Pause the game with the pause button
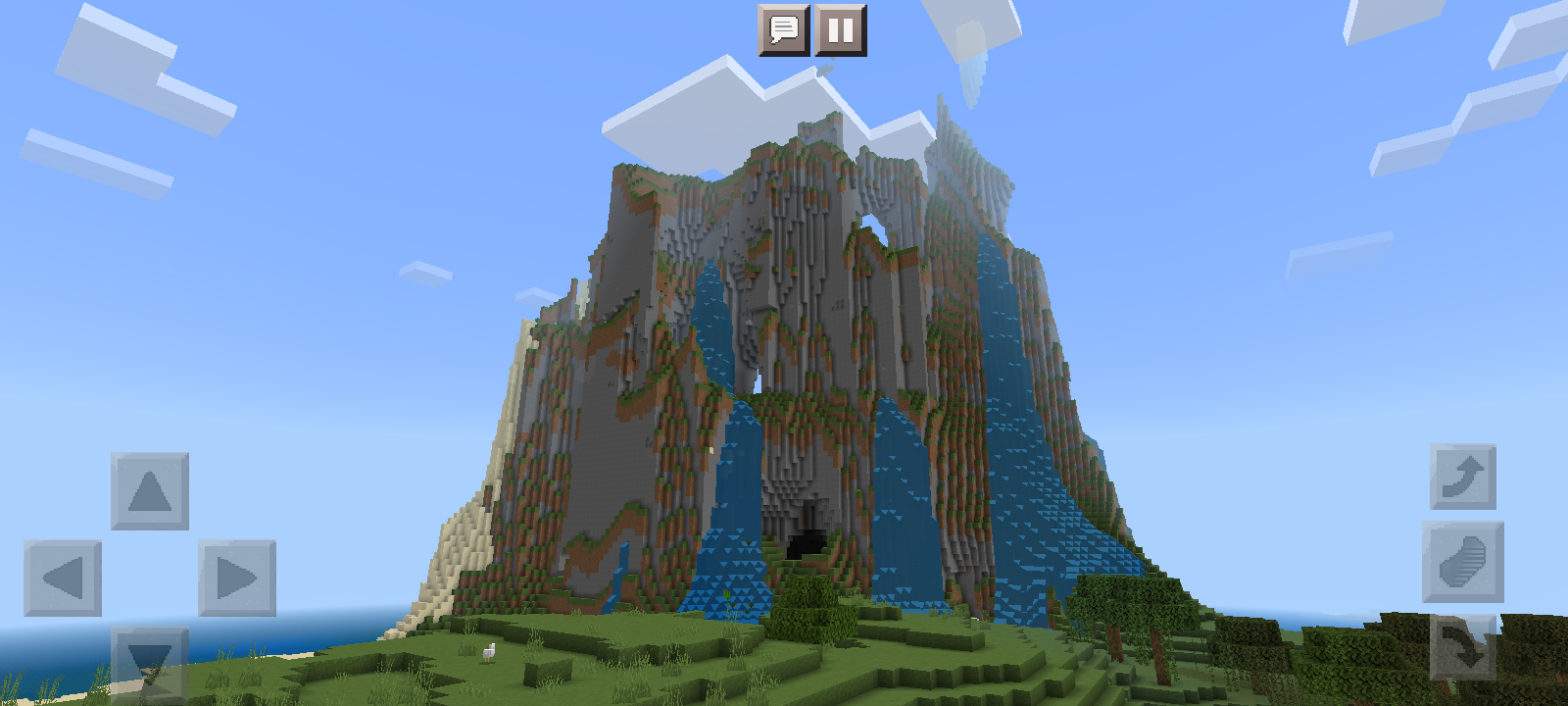The image size is (1568, 706). click(x=841, y=26)
